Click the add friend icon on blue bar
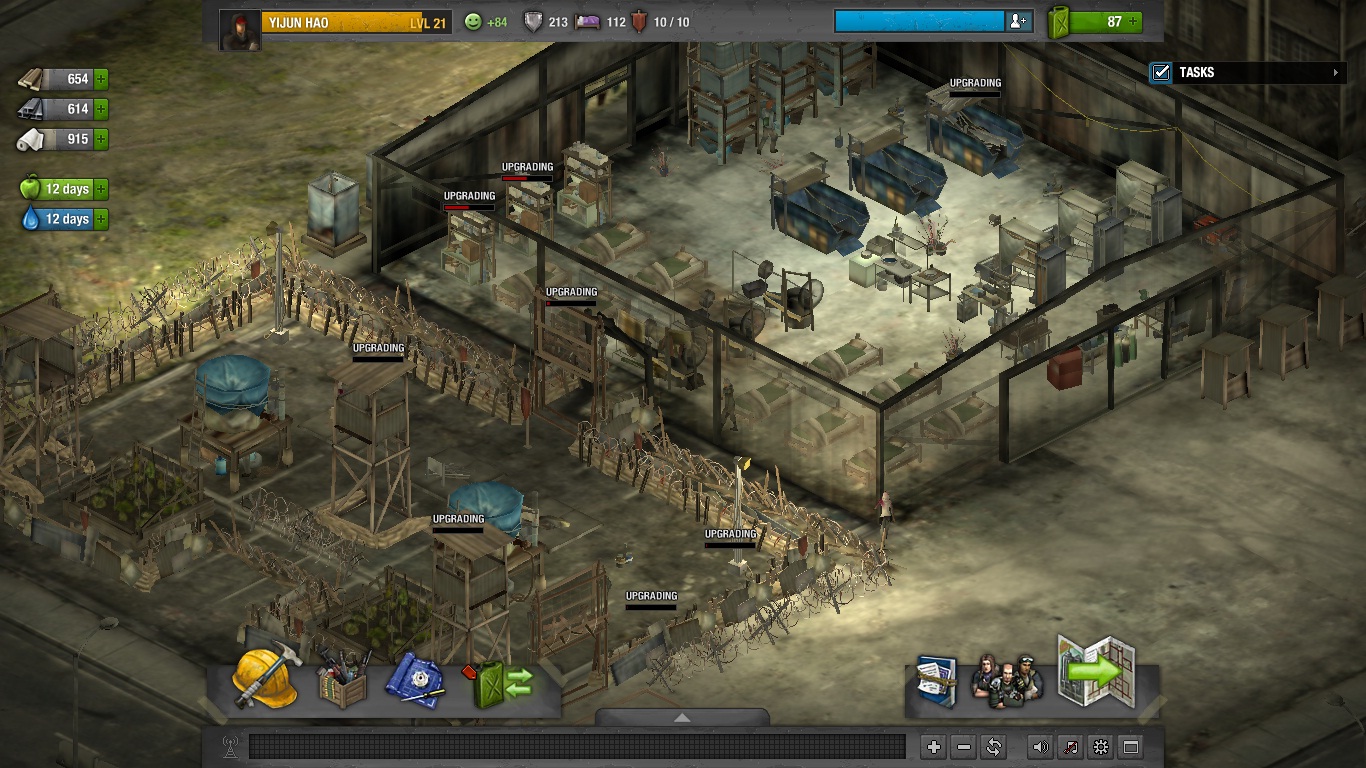1366x768 pixels. coord(1018,22)
